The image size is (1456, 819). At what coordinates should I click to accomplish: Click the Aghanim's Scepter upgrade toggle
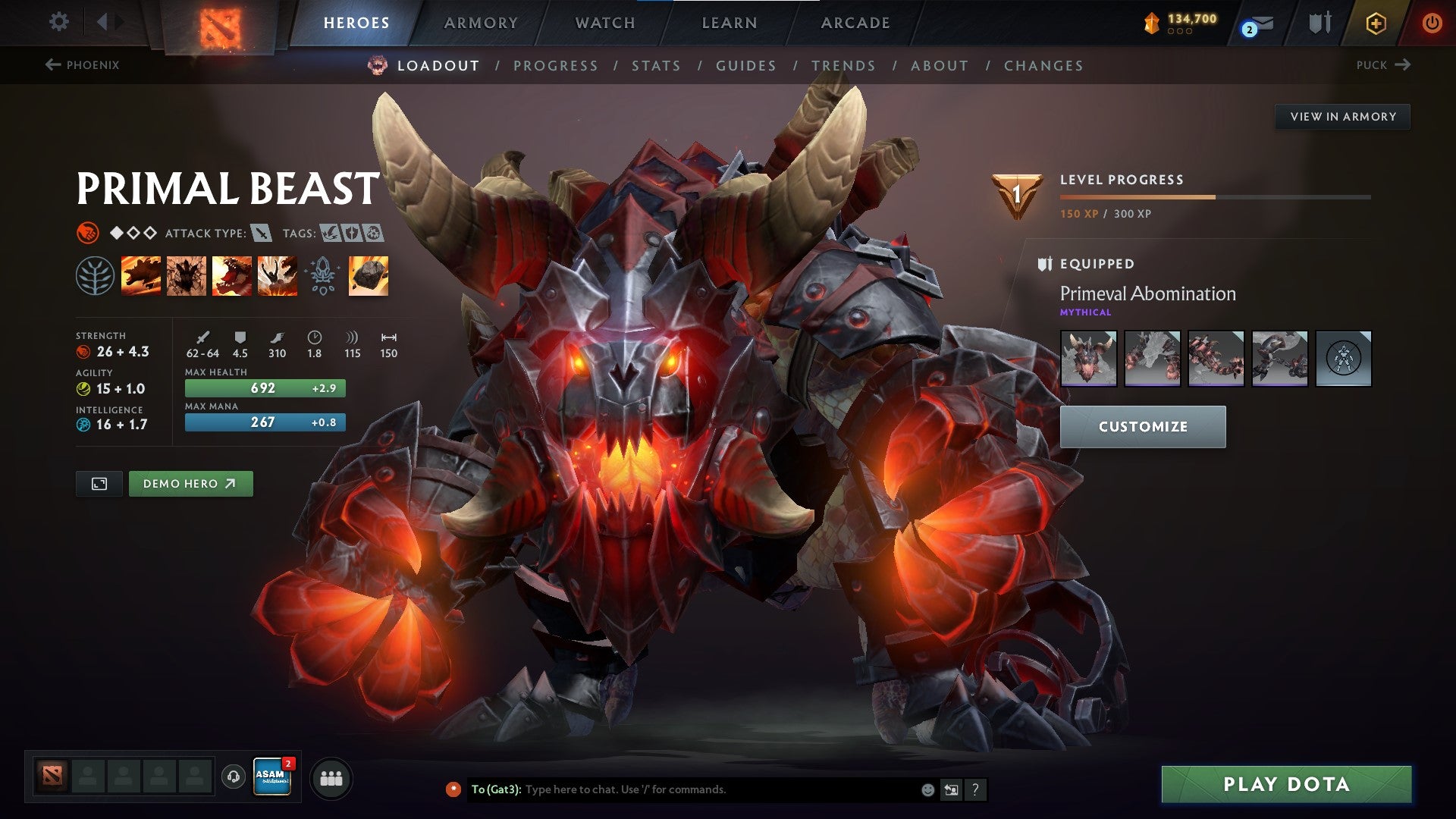[322, 275]
